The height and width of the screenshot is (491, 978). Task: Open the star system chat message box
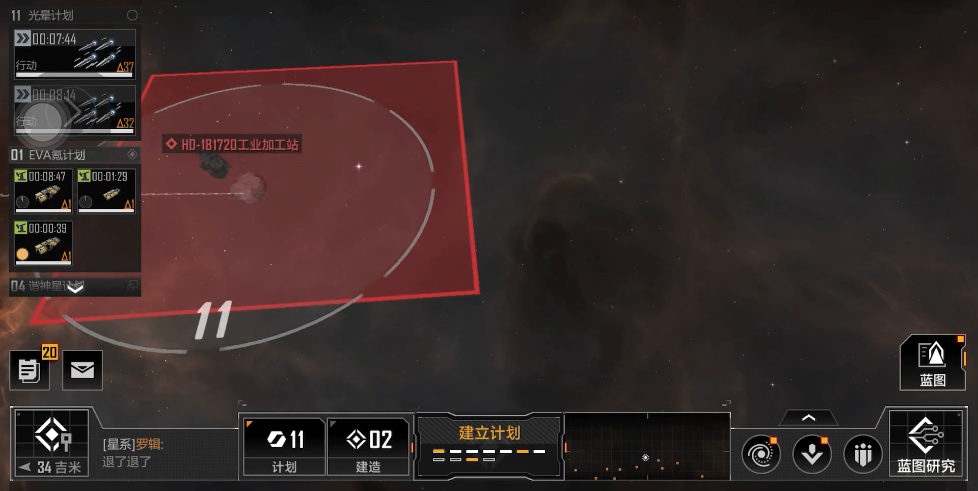pos(165,452)
